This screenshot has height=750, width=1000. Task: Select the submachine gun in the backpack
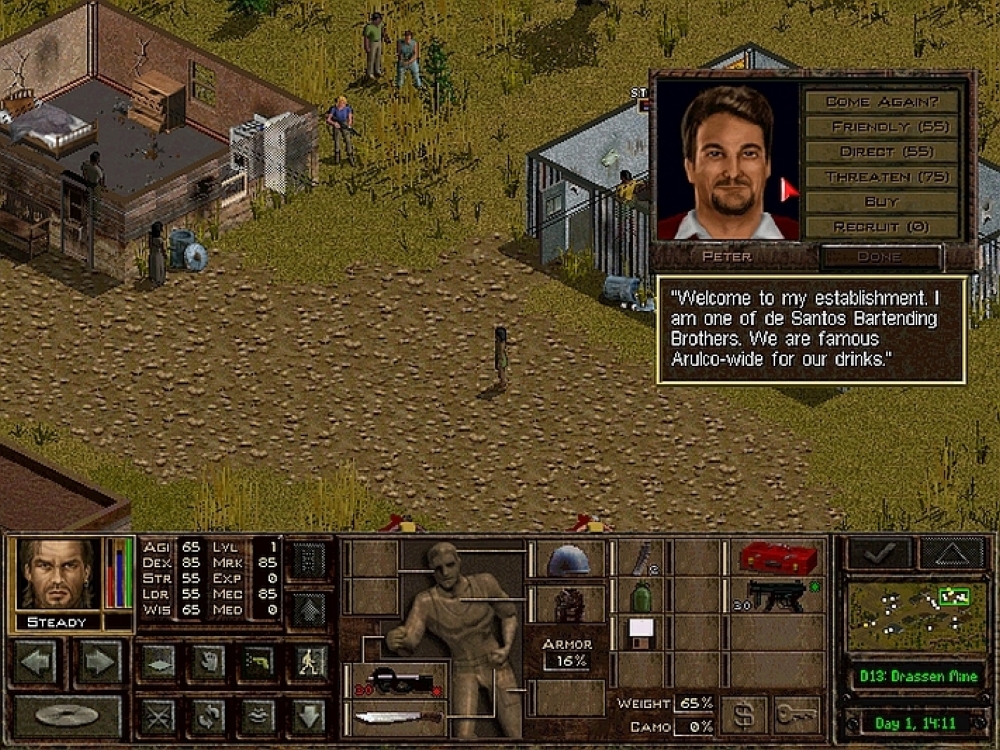click(775, 596)
